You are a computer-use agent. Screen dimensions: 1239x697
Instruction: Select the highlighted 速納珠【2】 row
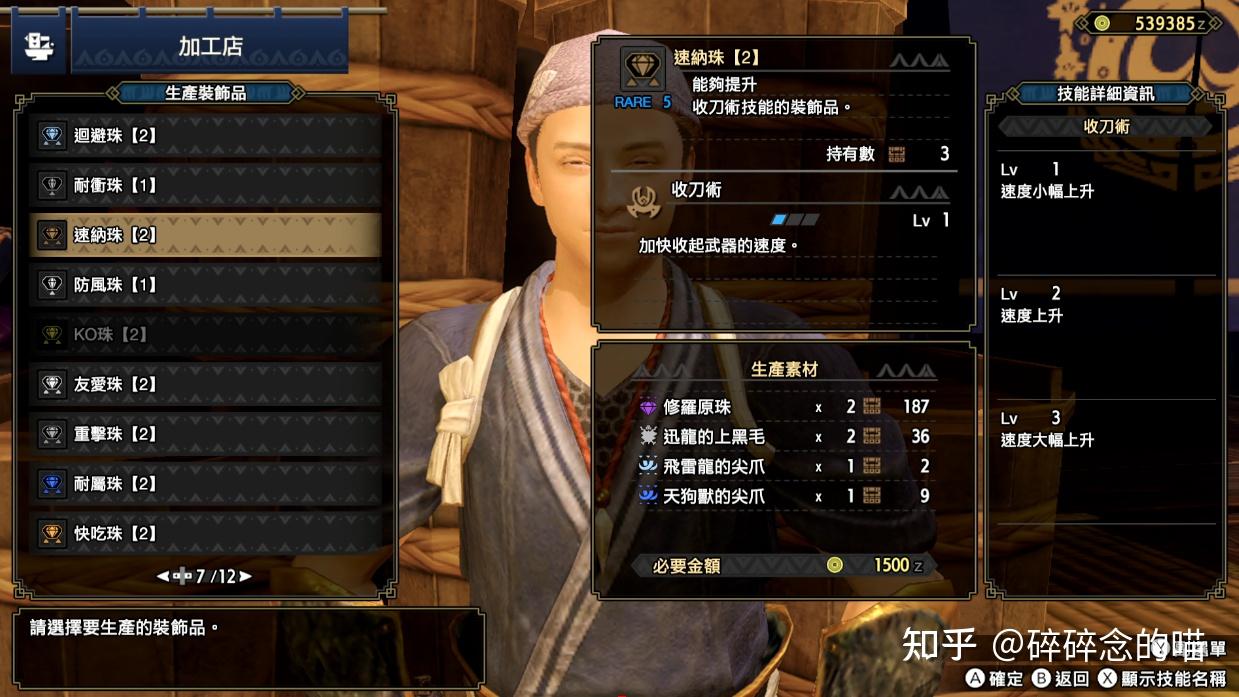205,235
